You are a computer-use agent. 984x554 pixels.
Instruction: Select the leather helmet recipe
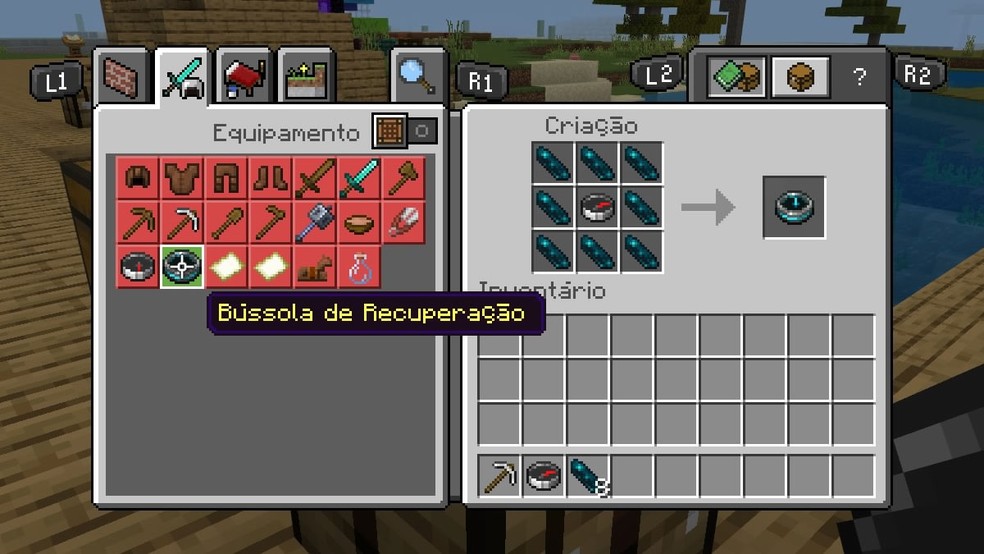click(137, 179)
